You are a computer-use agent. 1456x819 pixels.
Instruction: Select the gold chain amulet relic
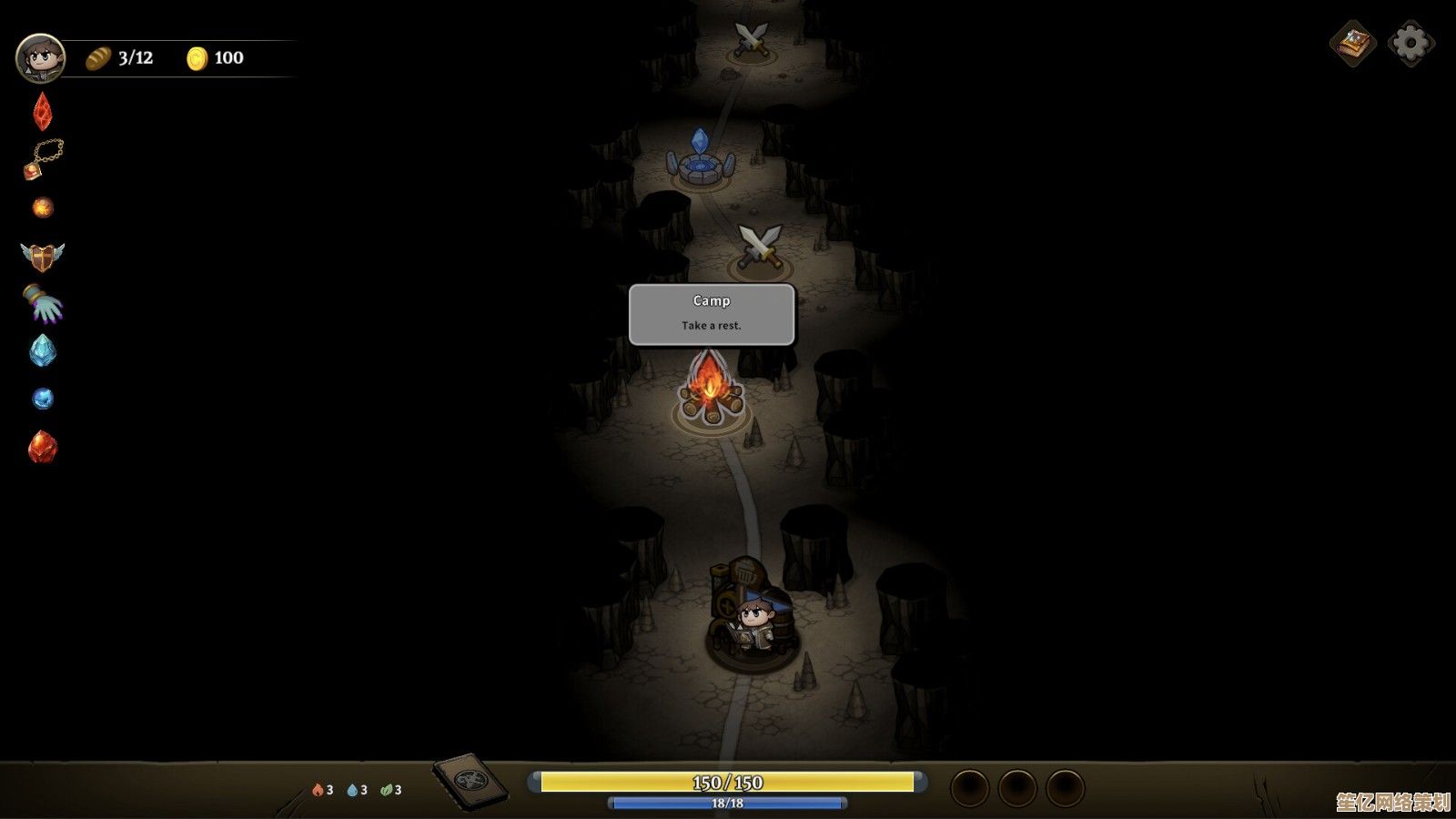pos(43,159)
